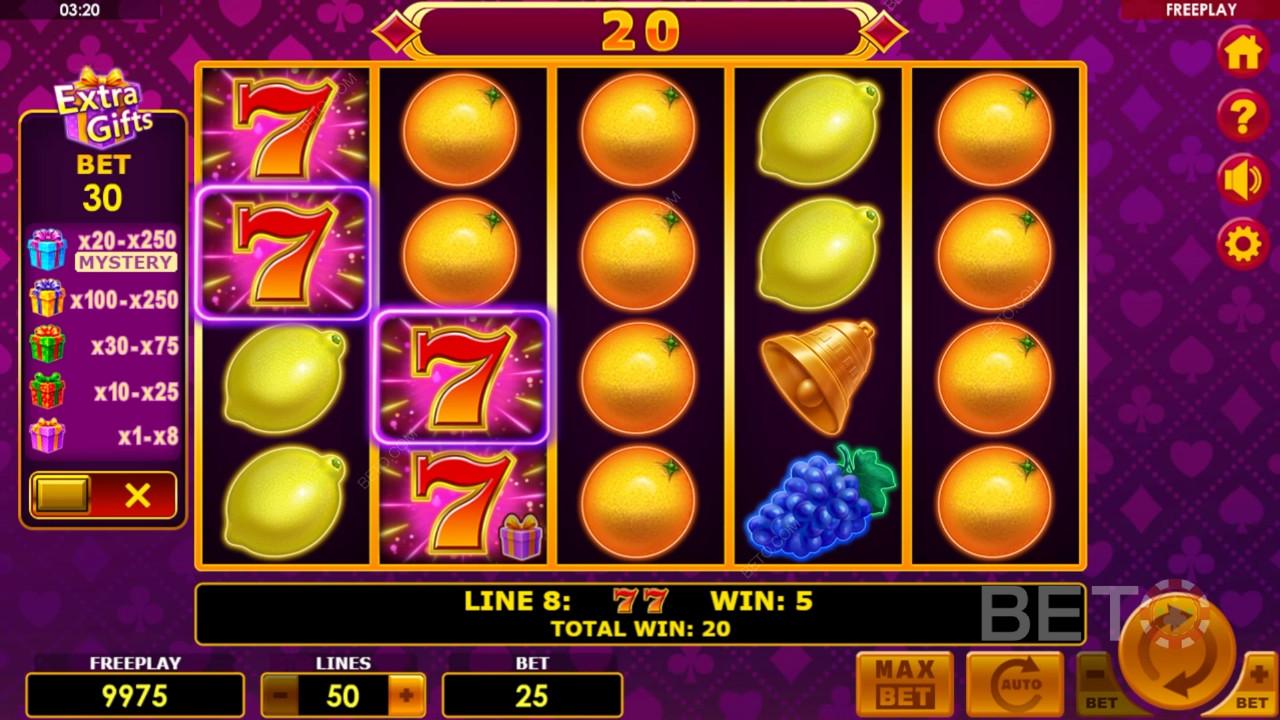The image size is (1280, 720).
Task: Open the help question mark
Action: (1243, 117)
